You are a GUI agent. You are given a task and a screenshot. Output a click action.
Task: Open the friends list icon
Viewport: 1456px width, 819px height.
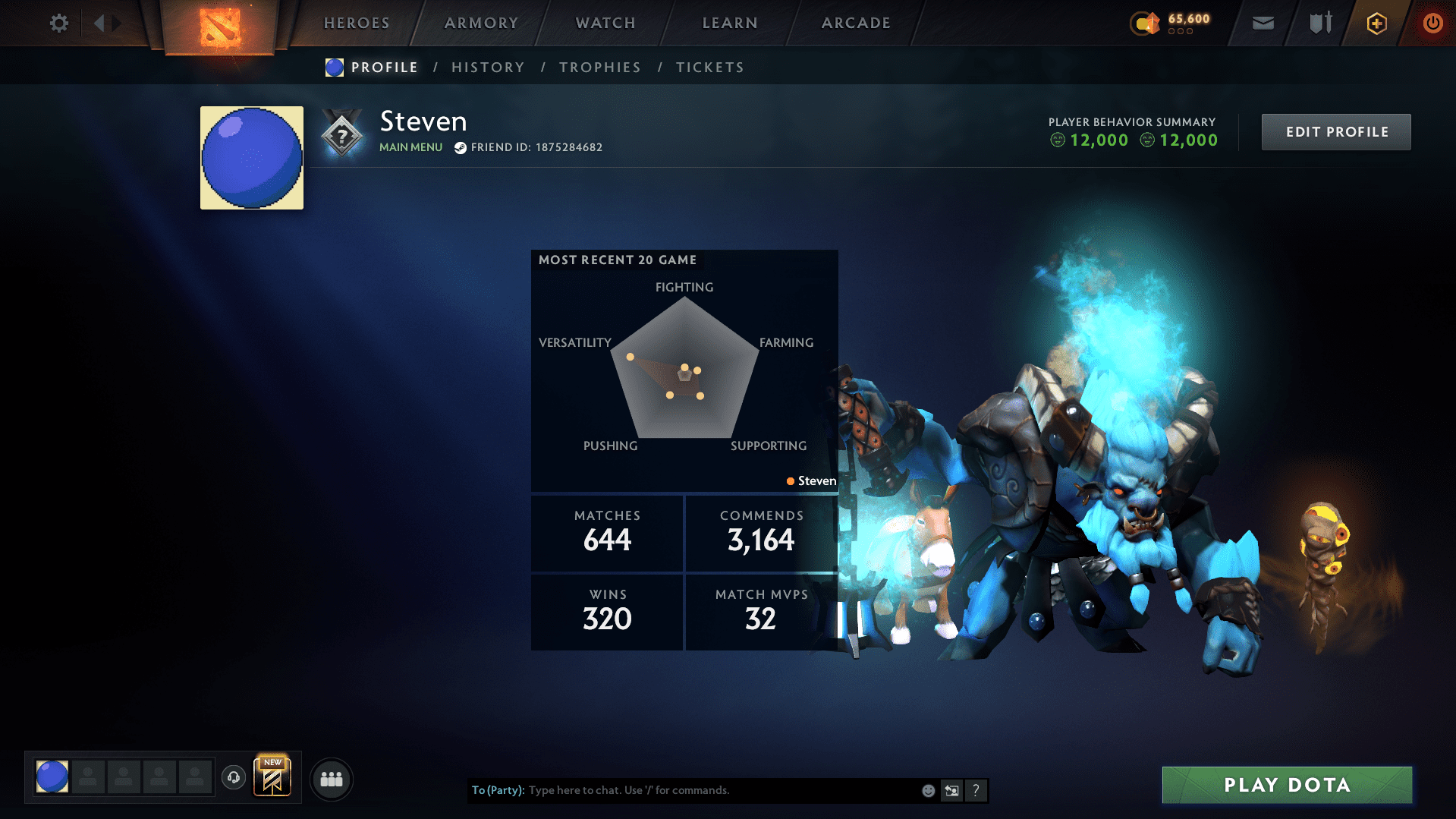[331, 779]
